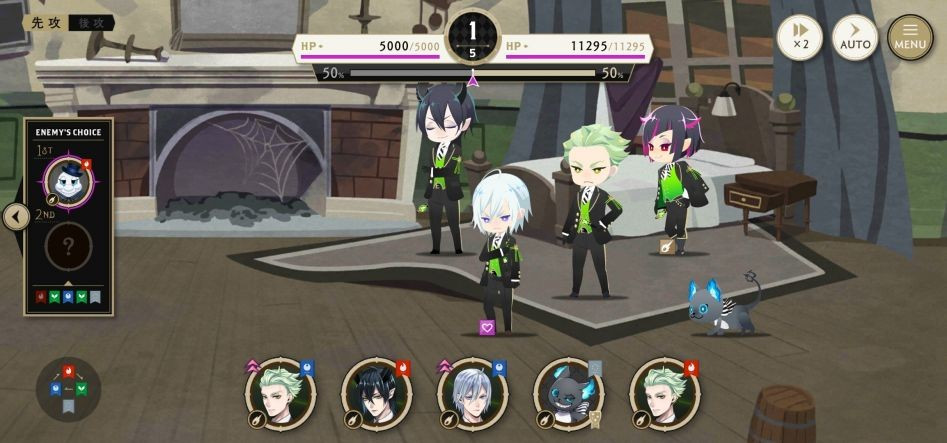947x443 pixels.
Task: Collapse the Enemy's Choice panel arrow
Action: [x=15, y=216]
